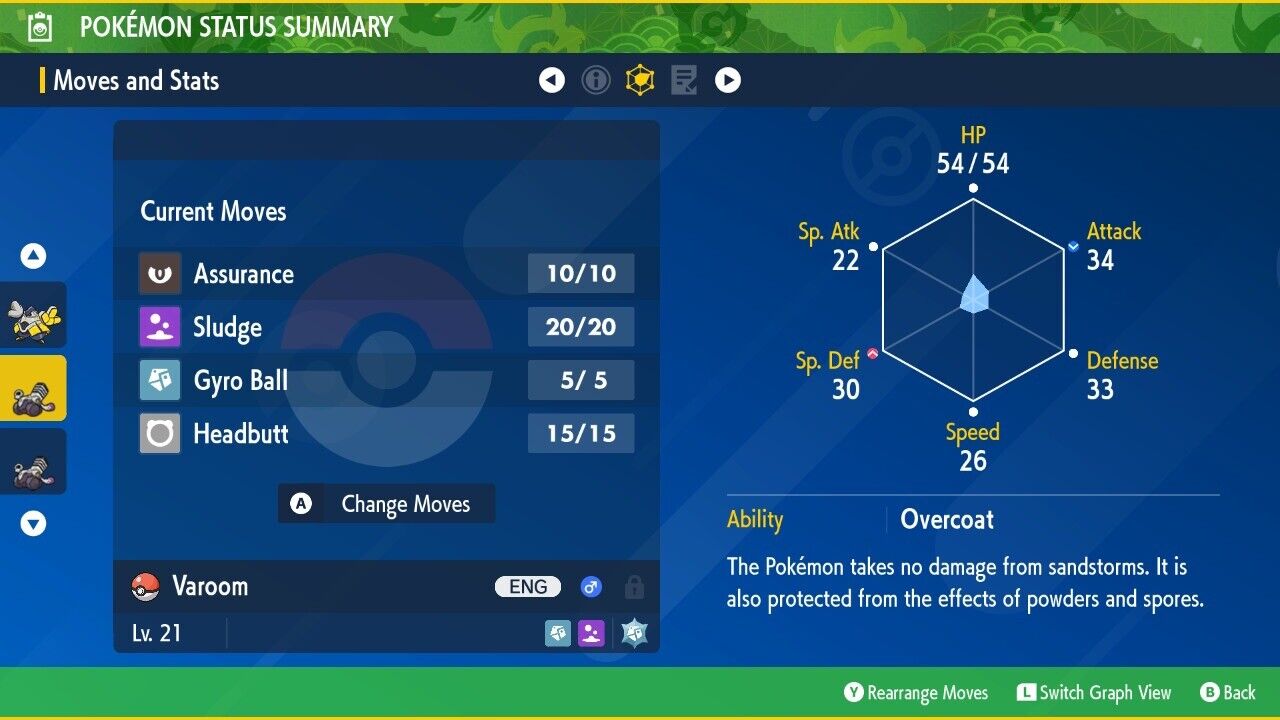This screenshot has width=1280, height=720.
Task: Select the Assurance move row
Action: coord(386,274)
